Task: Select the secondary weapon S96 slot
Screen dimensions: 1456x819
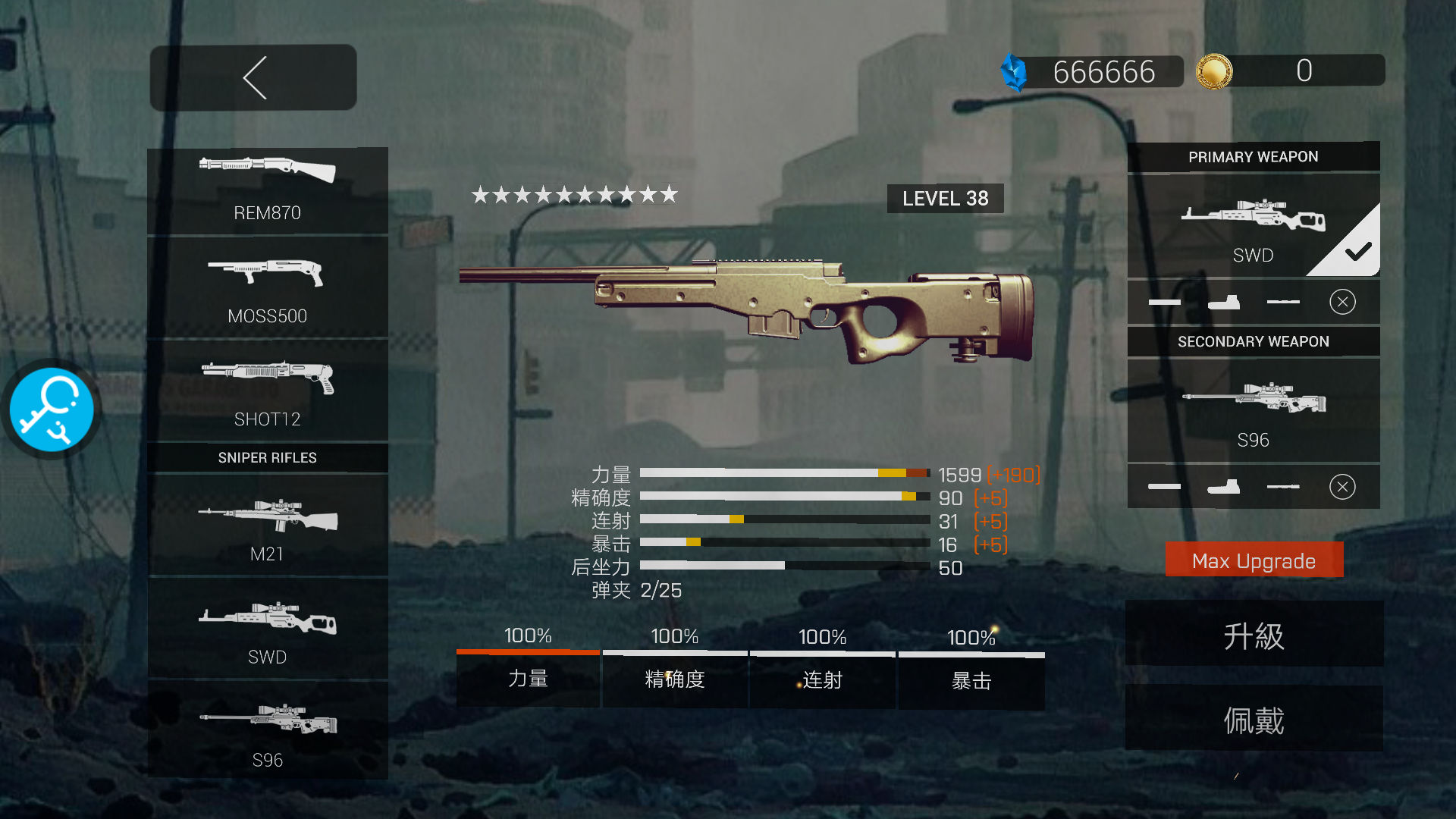Action: coord(1253,411)
